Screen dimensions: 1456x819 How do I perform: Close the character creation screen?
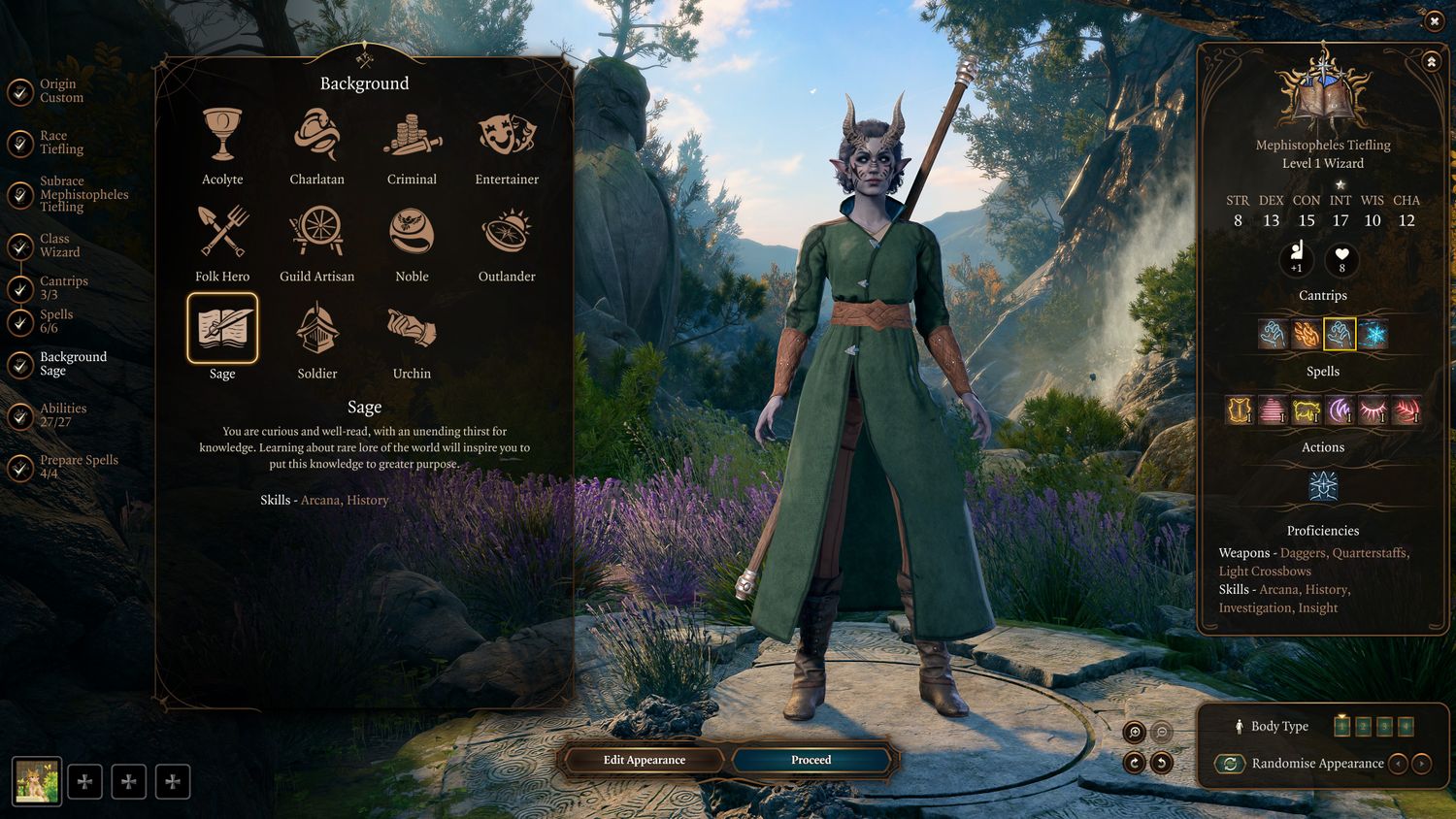coord(1434,20)
